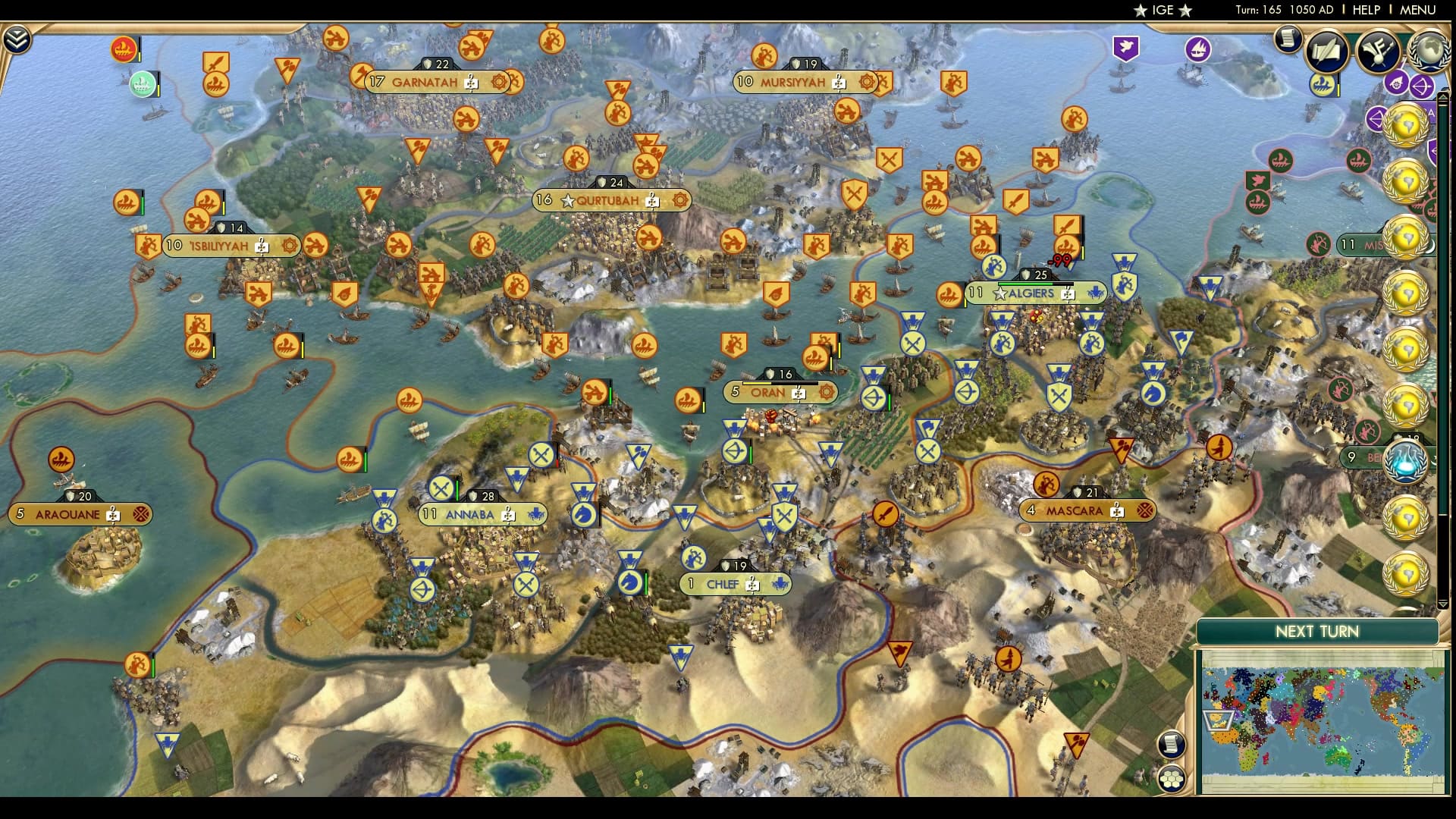
Task: Select the Garnatah city banner
Action: pos(425,82)
